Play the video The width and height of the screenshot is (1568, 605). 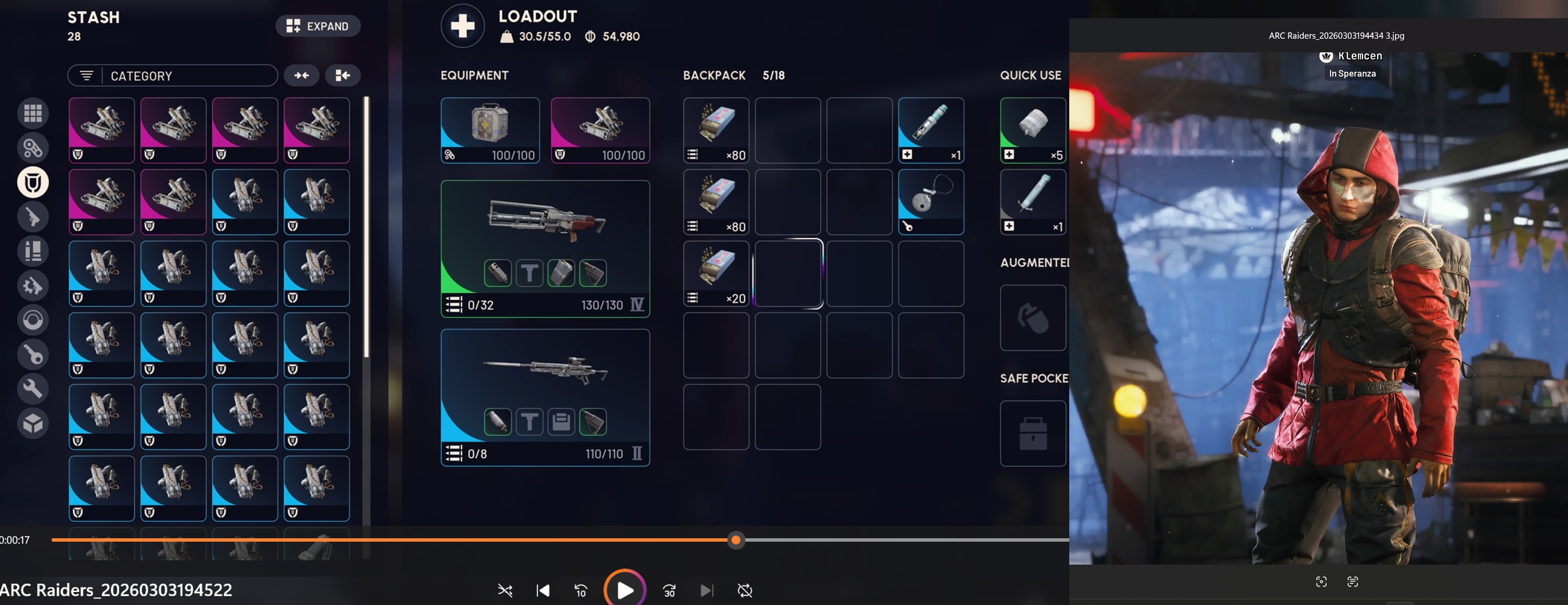pos(625,590)
